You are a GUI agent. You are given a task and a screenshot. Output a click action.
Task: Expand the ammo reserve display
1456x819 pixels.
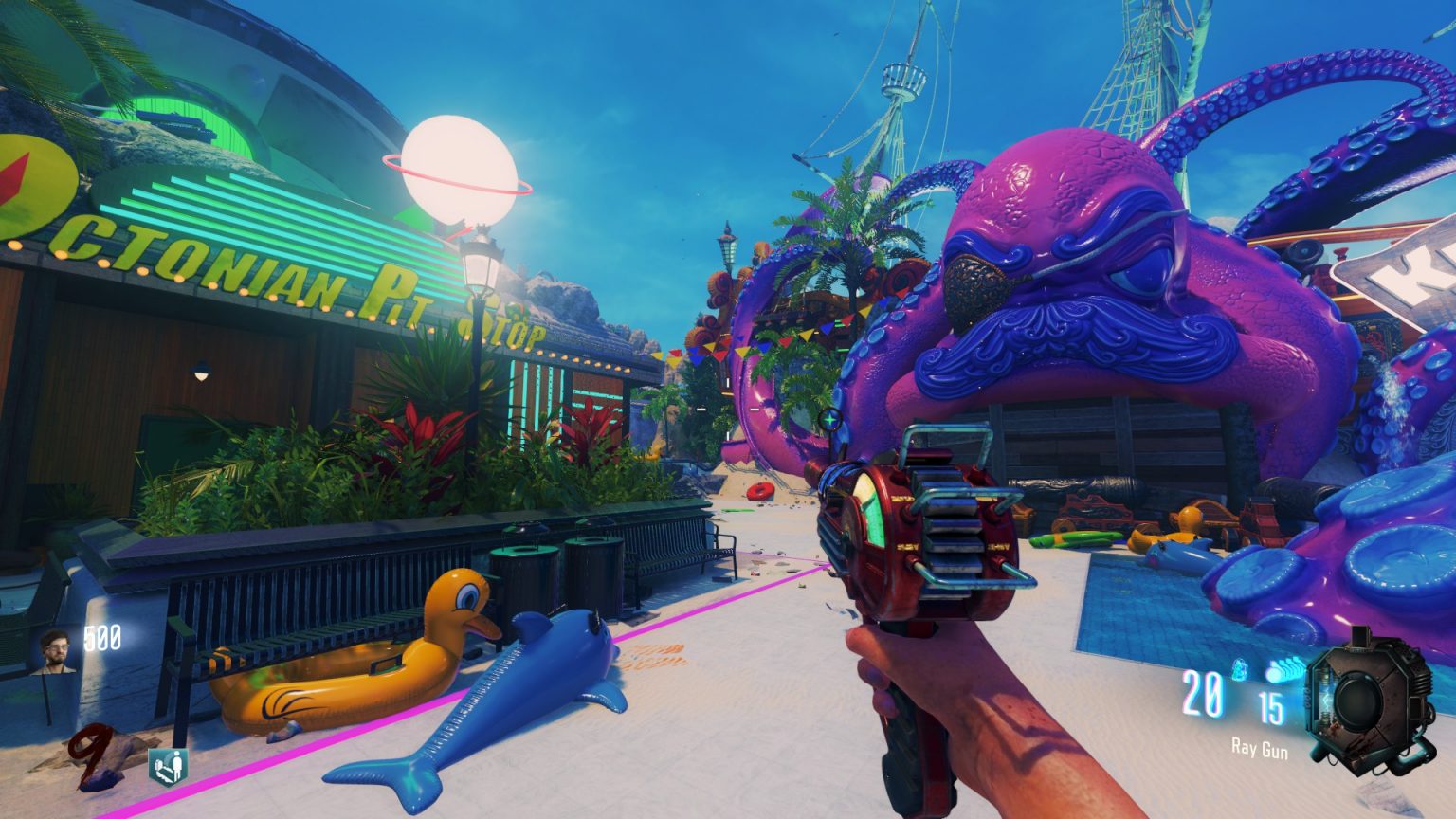click(1271, 706)
